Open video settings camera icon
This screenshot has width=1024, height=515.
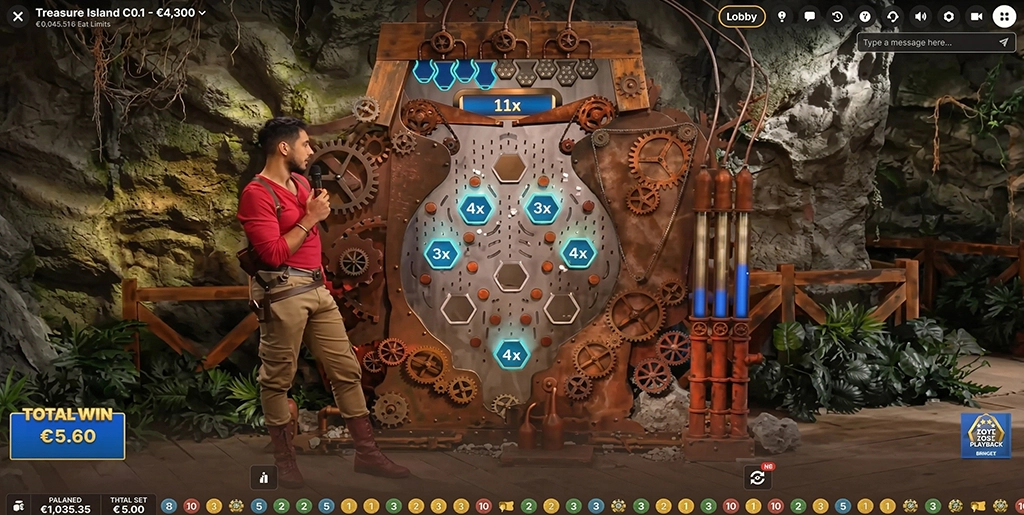(976, 16)
